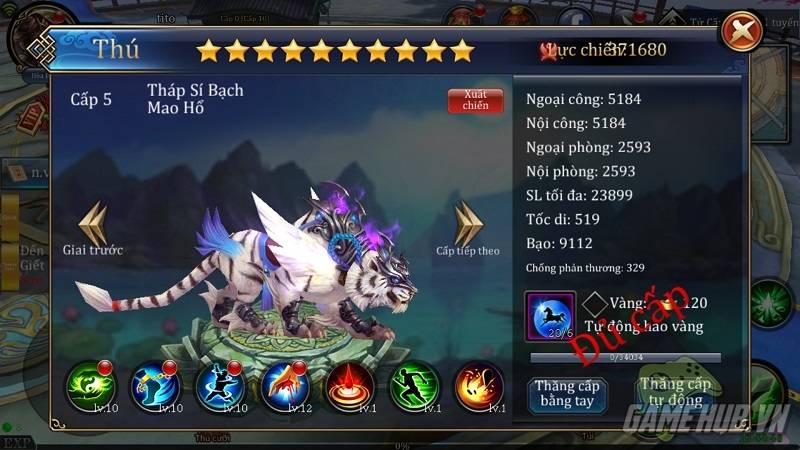Tap the red Xuất chiến button
The image size is (800, 450).
click(x=476, y=100)
